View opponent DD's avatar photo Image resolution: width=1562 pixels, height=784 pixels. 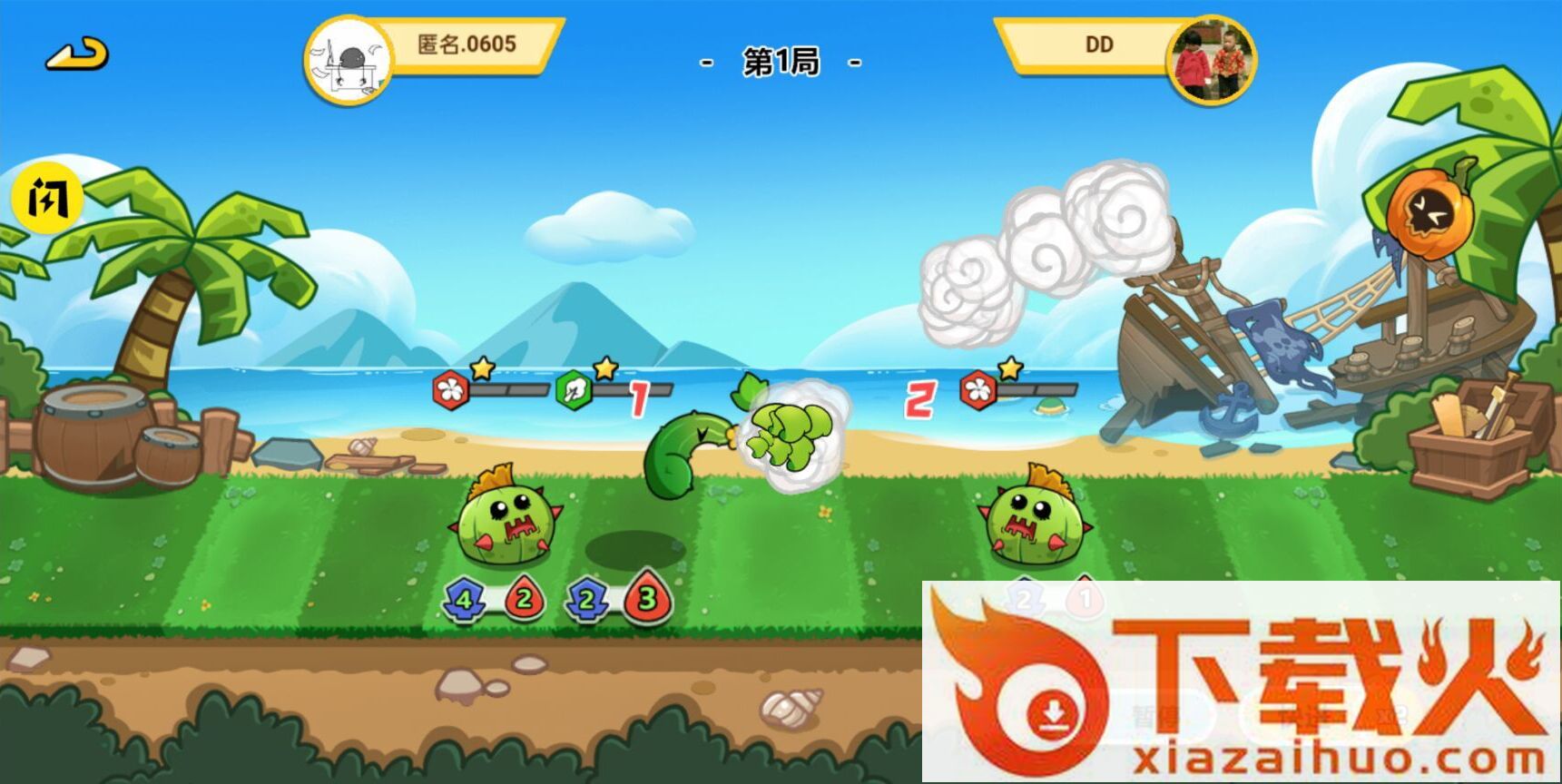(x=1212, y=59)
